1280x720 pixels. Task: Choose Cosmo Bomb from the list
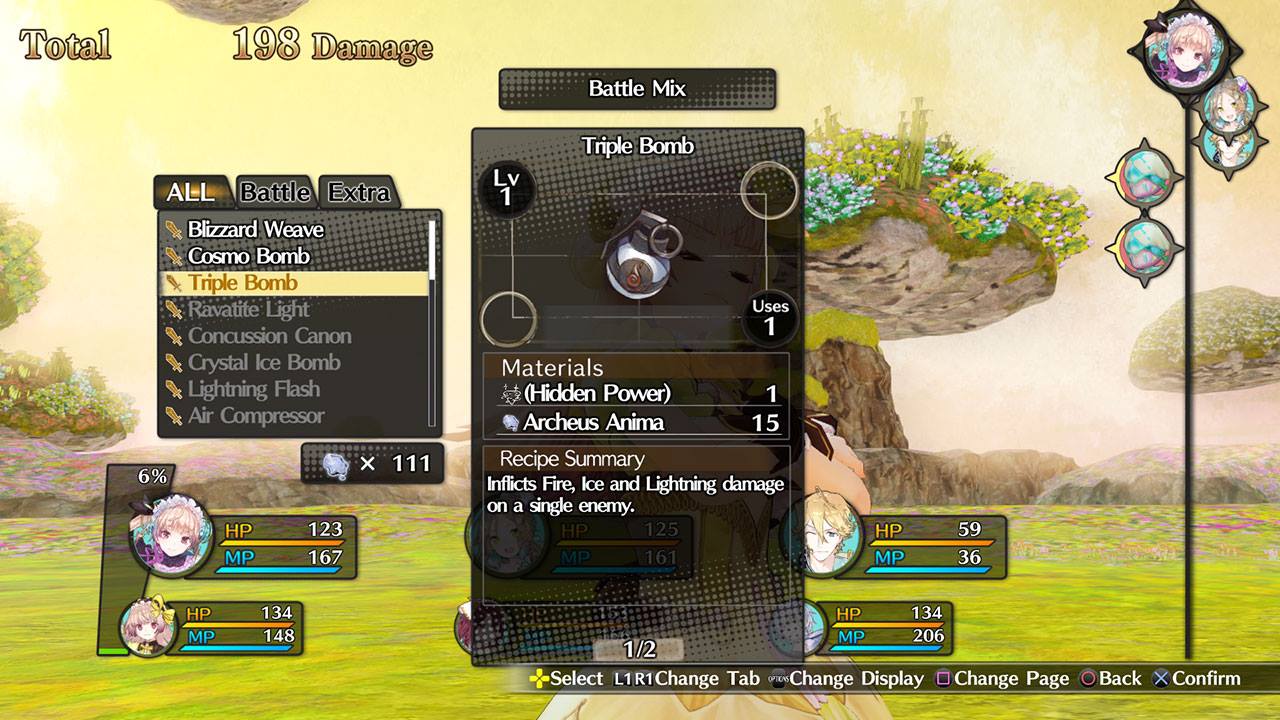coord(248,257)
